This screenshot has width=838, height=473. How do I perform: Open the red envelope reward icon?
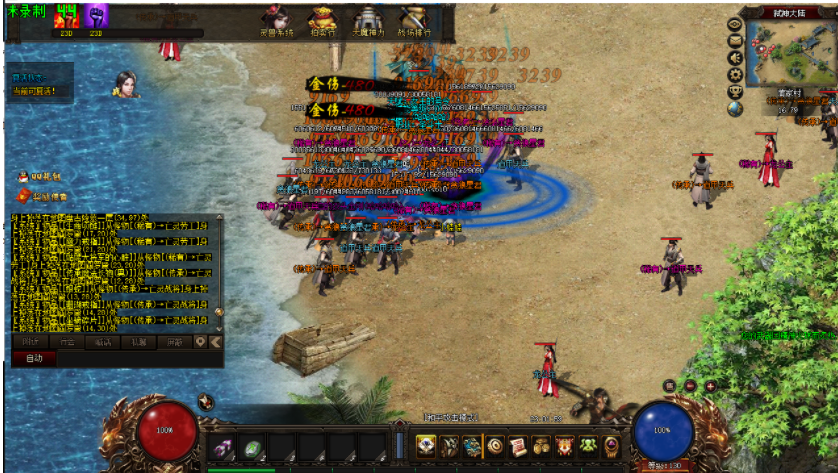[22, 196]
